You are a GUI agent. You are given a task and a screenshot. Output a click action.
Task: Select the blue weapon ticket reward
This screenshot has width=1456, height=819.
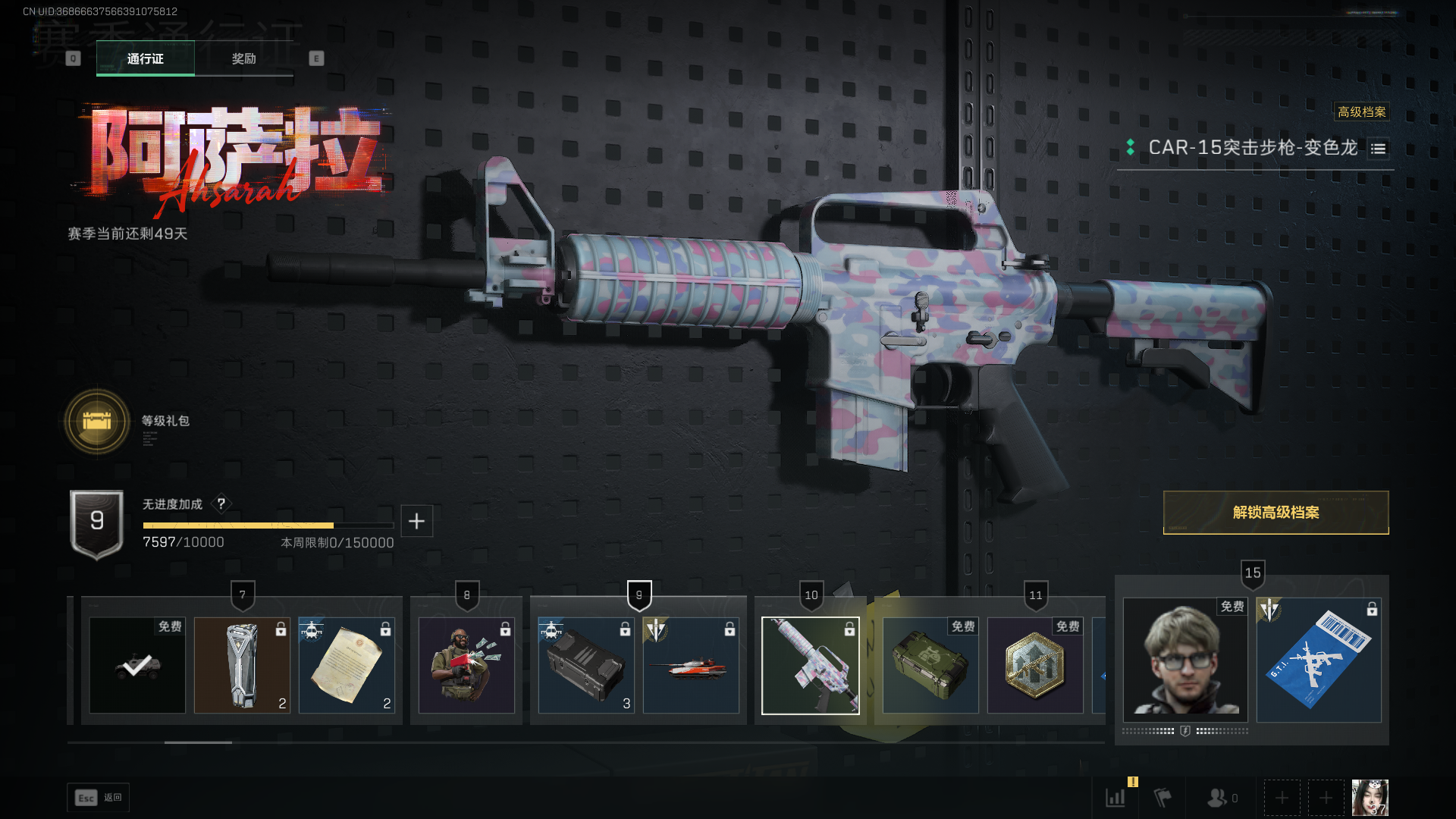[1319, 660]
